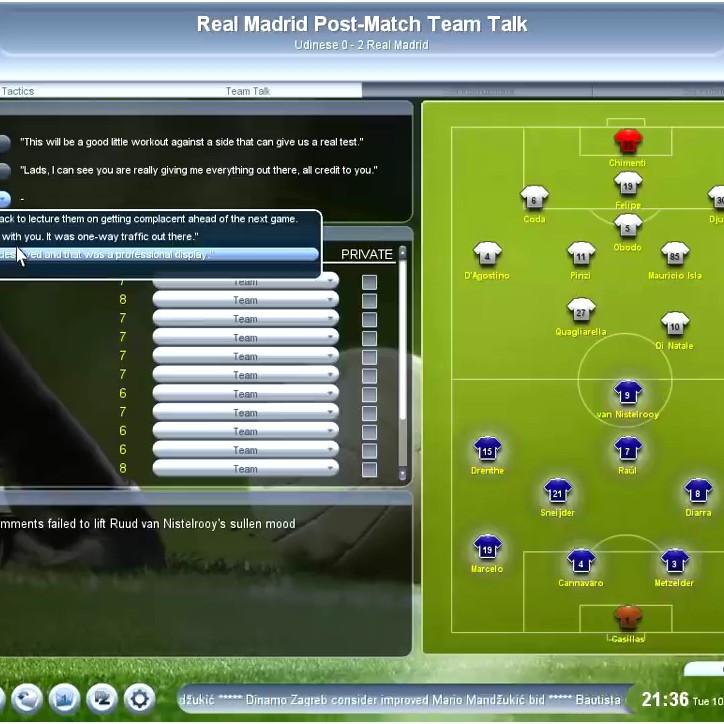Click Udinese goalkeeper Chimenti's red shirt
The image size is (724, 724).
(628, 141)
